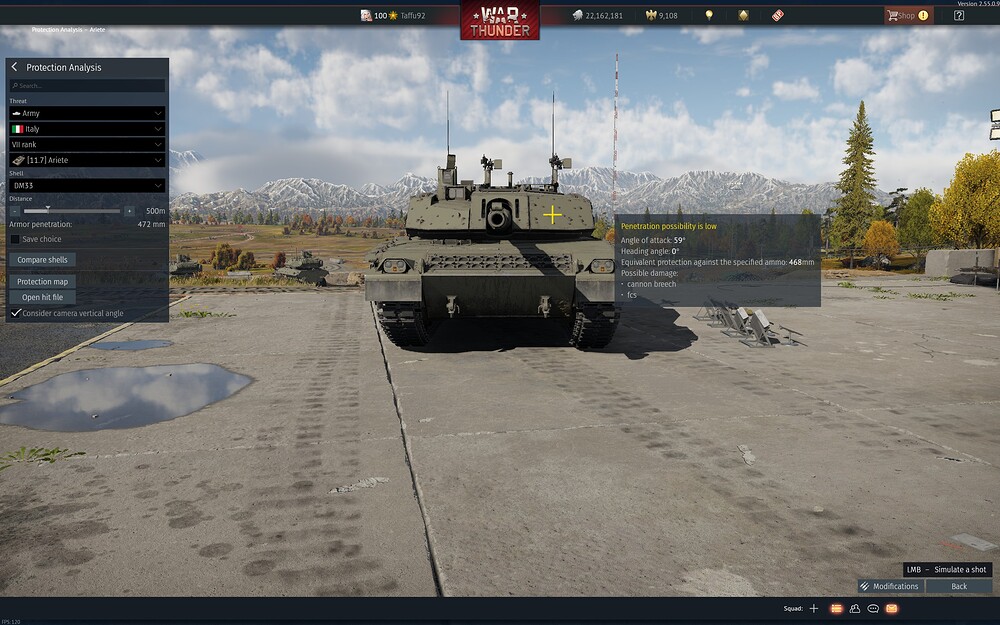Open the mail envelope icon
The width and height of the screenshot is (1000, 625).
(x=892, y=608)
